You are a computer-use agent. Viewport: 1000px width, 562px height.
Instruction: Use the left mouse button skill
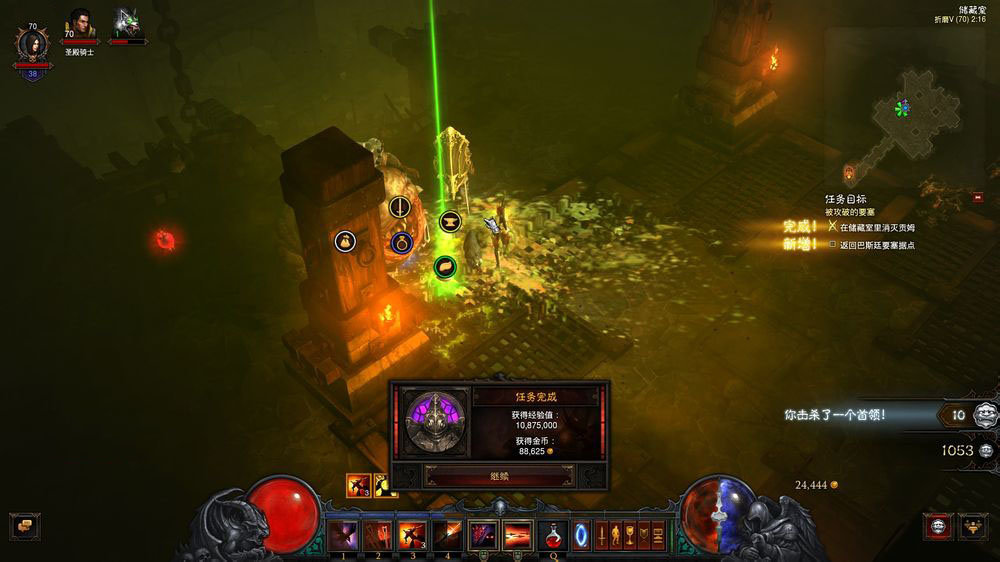click(x=483, y=535)
